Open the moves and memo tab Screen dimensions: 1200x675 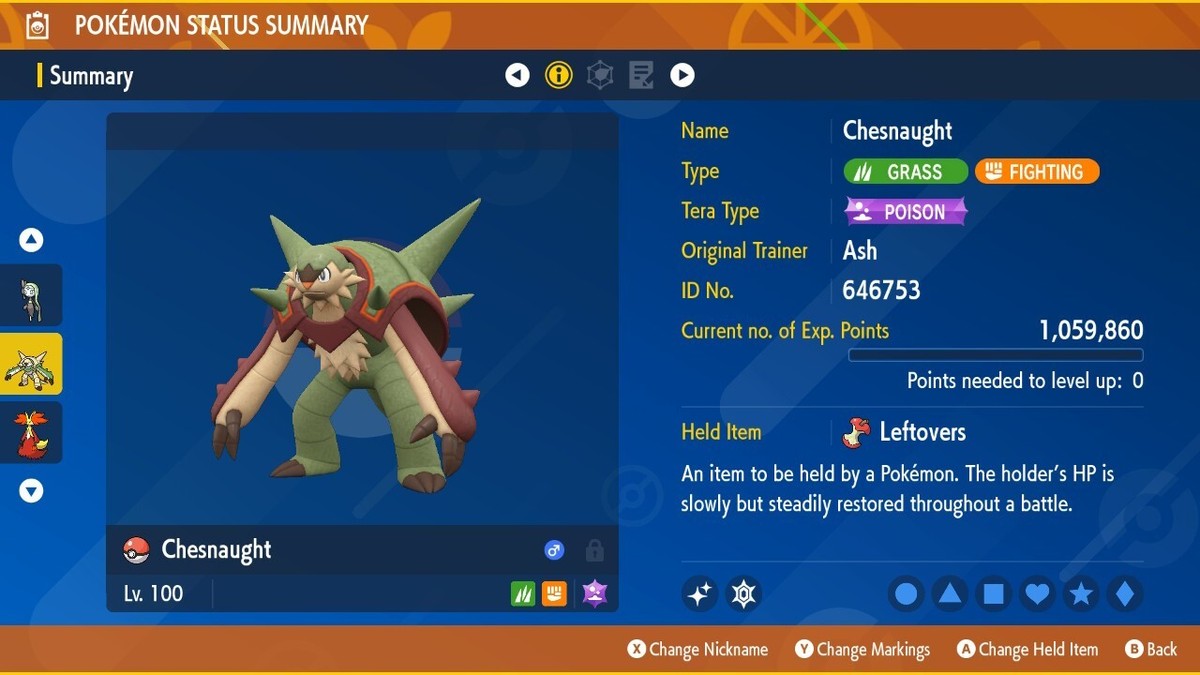(x=641, y=75)
